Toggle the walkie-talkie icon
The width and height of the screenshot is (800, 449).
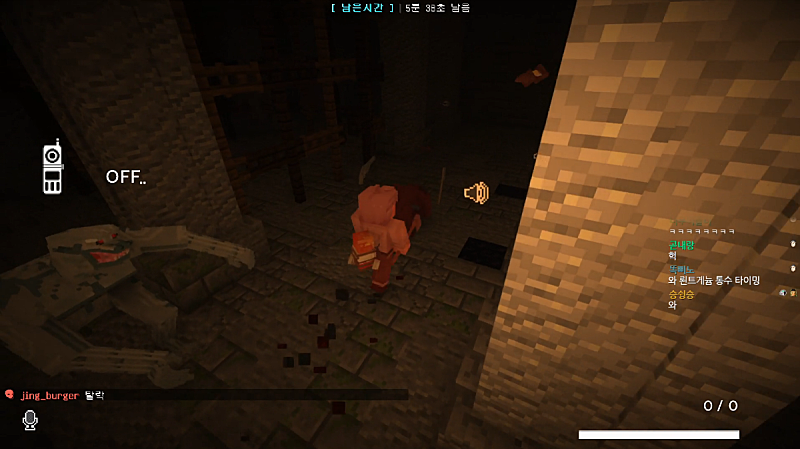pos(52,167)
